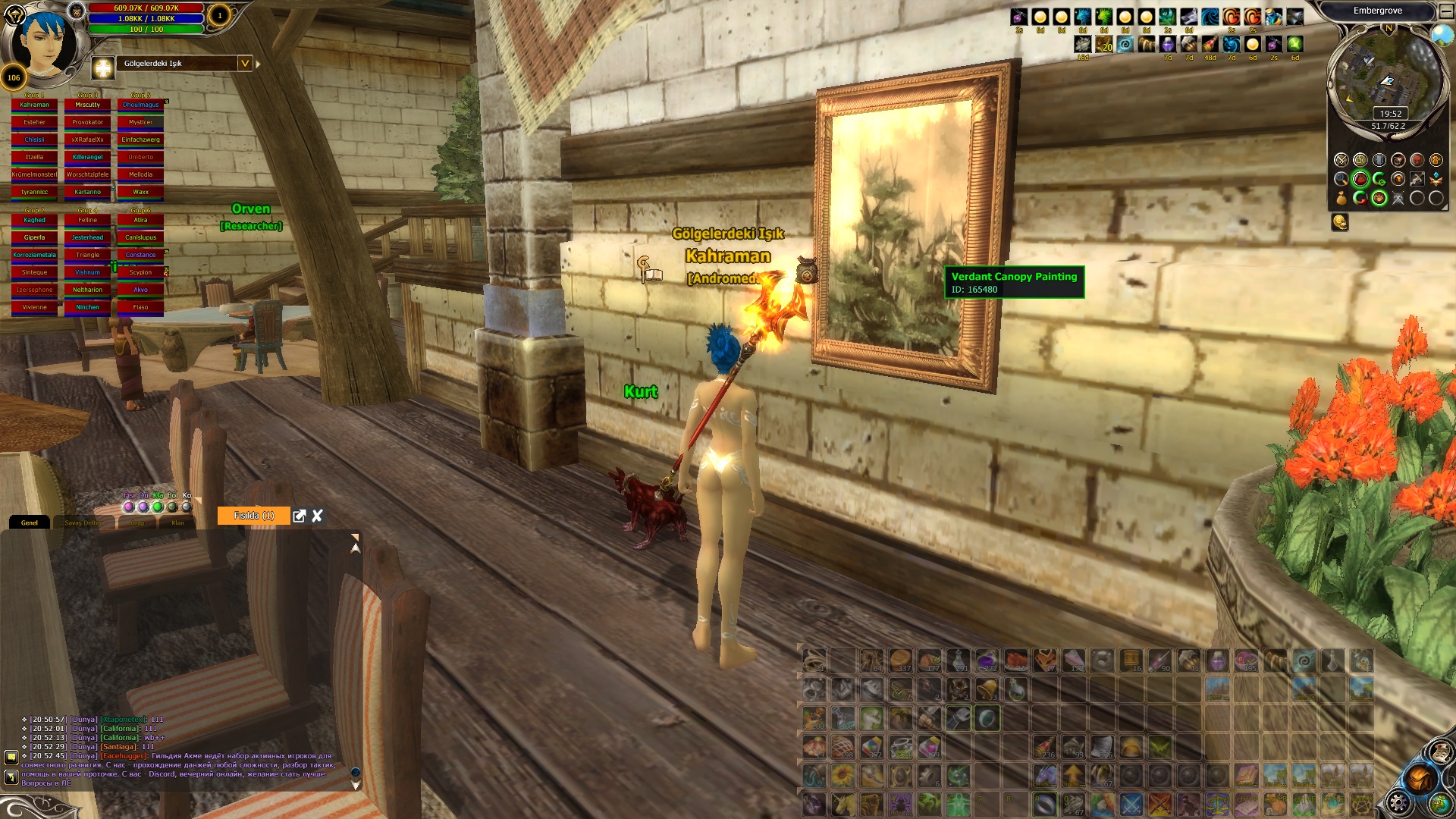The image size is (1456, 819).
Task: Activate the golden bell hotbar slot
Action: click(x=987, y=689)
